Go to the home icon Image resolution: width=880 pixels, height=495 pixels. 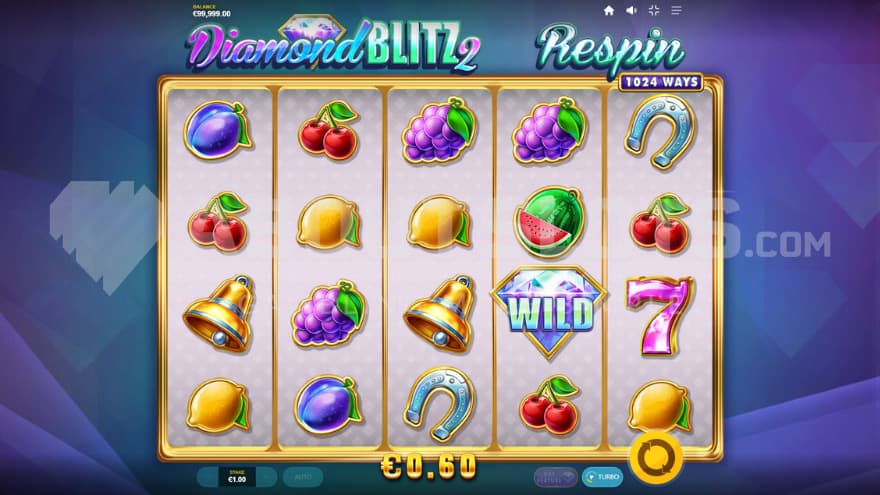click(609, 10)
